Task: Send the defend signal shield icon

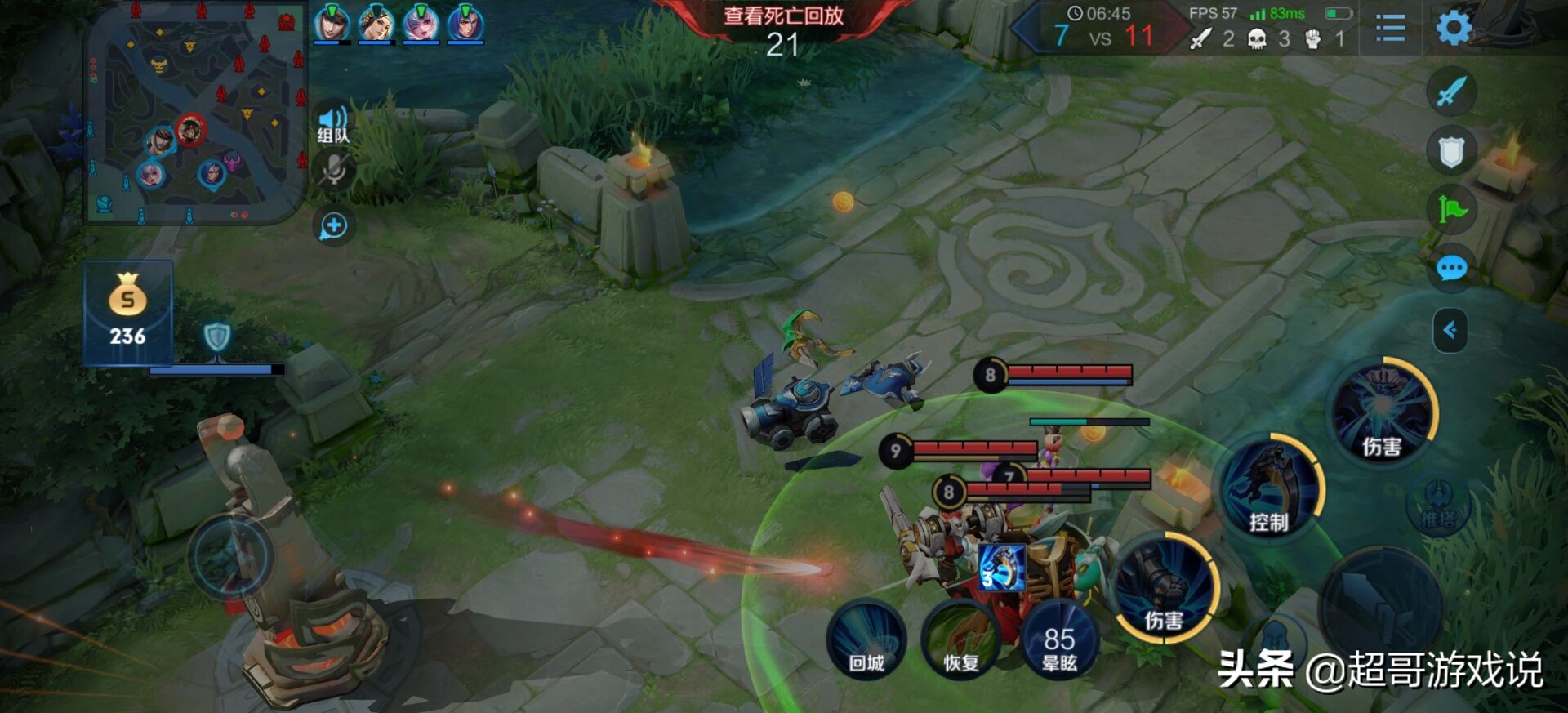Action: tap(1451, 151)
